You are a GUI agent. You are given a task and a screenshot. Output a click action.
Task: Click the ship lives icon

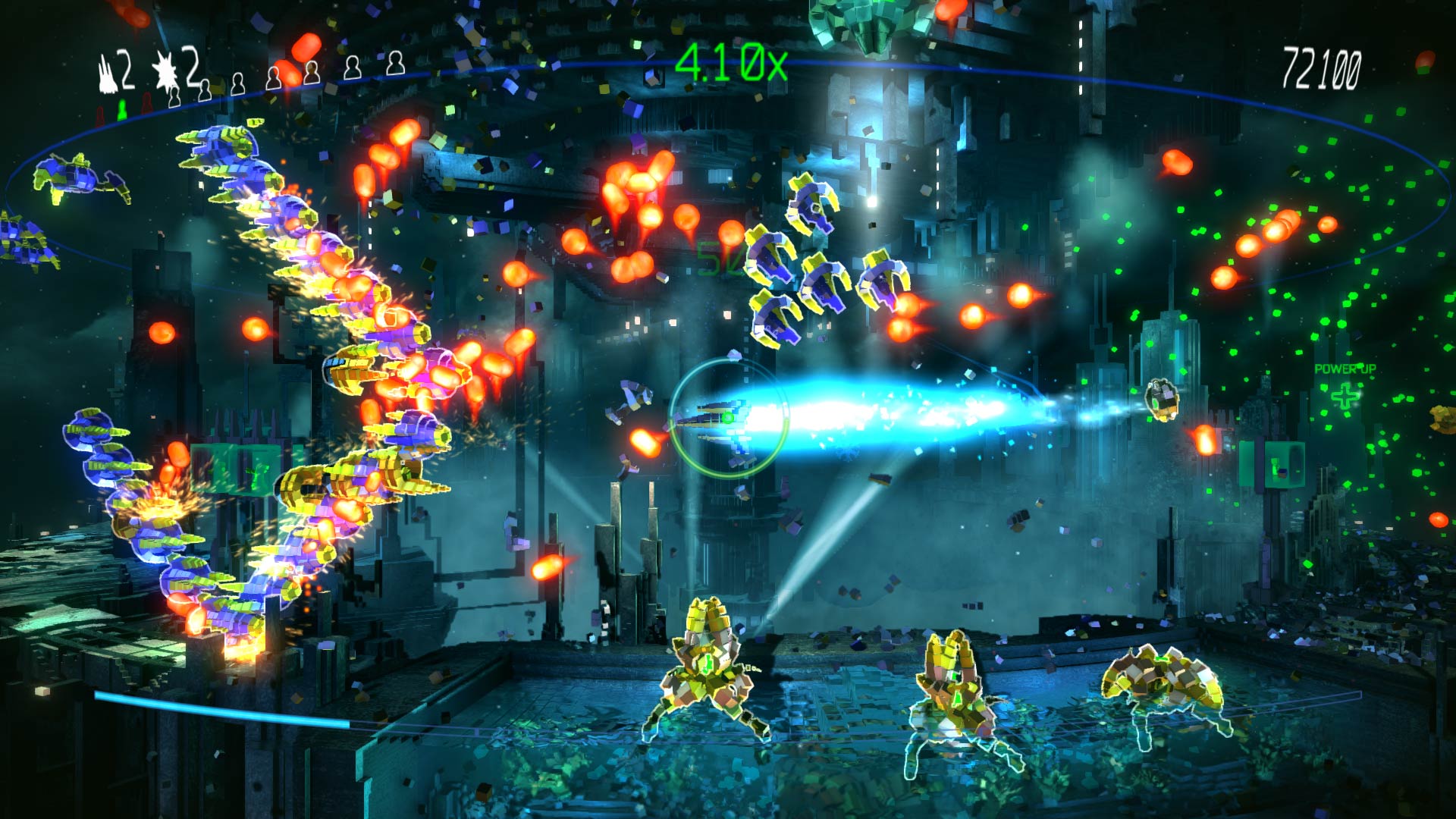[108, 74]
